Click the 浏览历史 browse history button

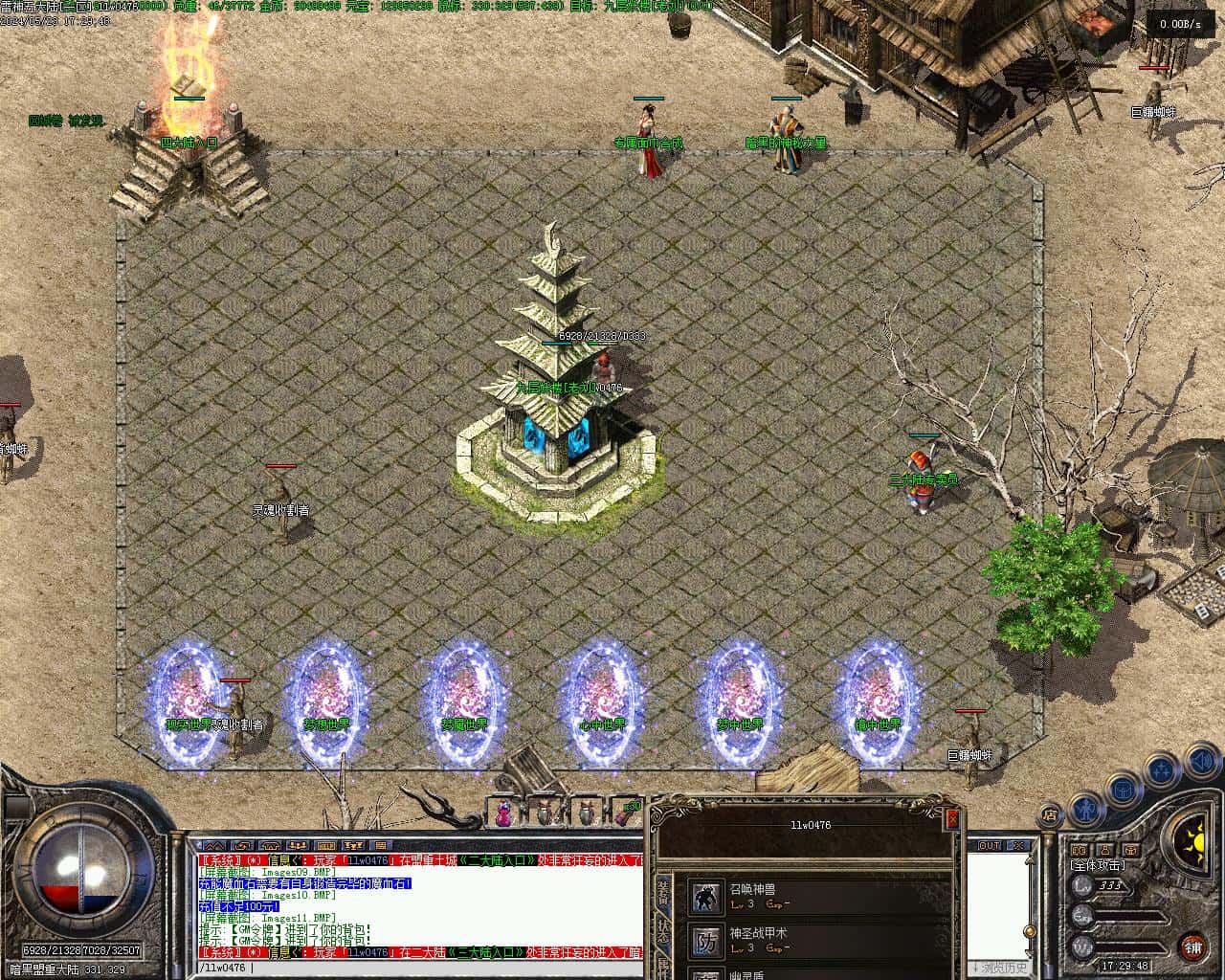coord(998,968)
